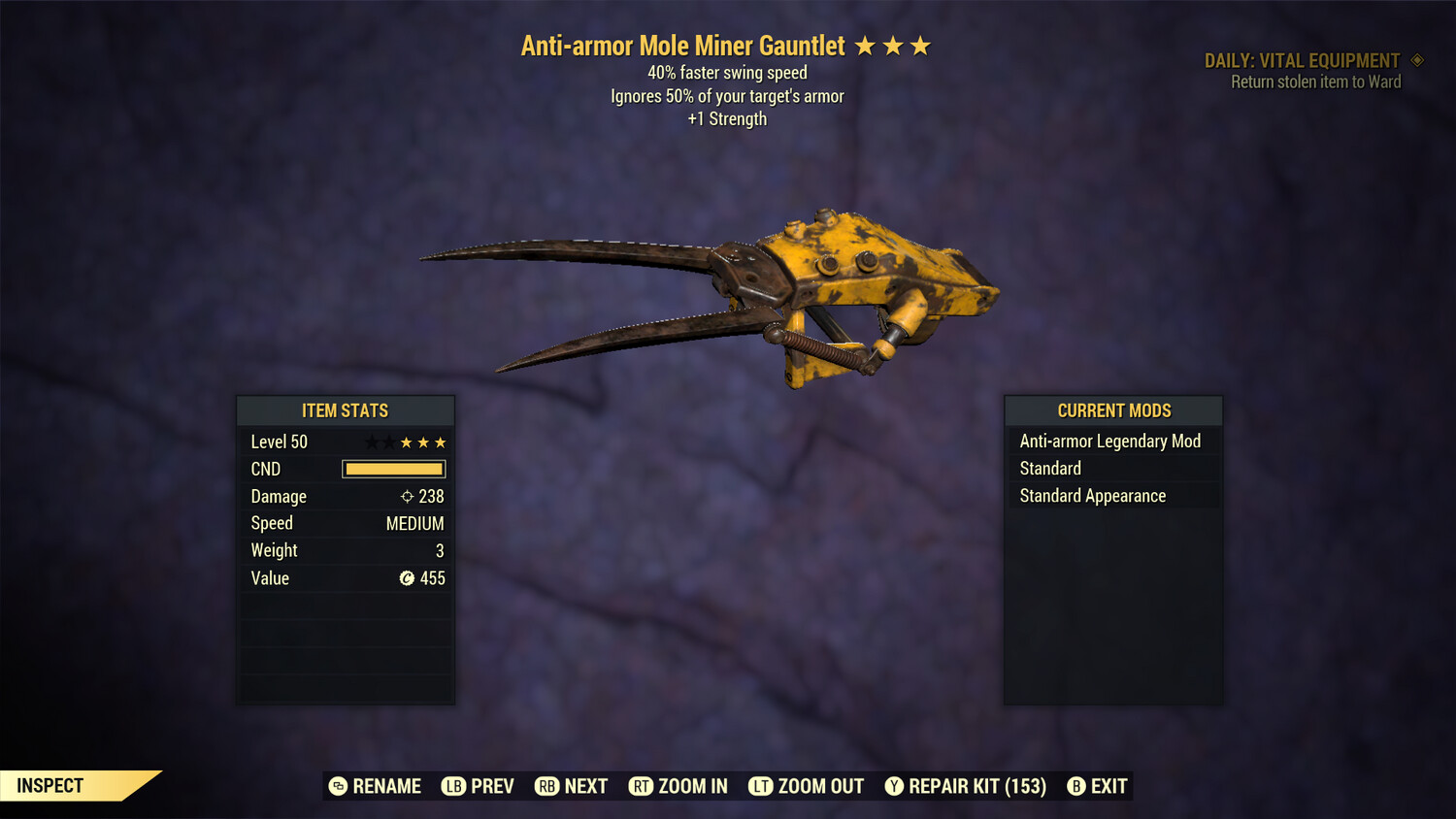This screenshot has width=1456, height=819.
Task: Choose Zoom In on the weapon view
Action: pyautogui.click(x=678, y=786)
